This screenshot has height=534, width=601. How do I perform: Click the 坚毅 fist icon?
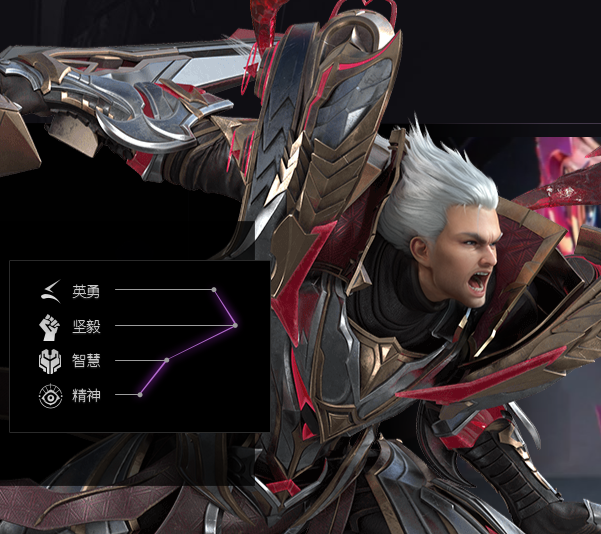49,326
